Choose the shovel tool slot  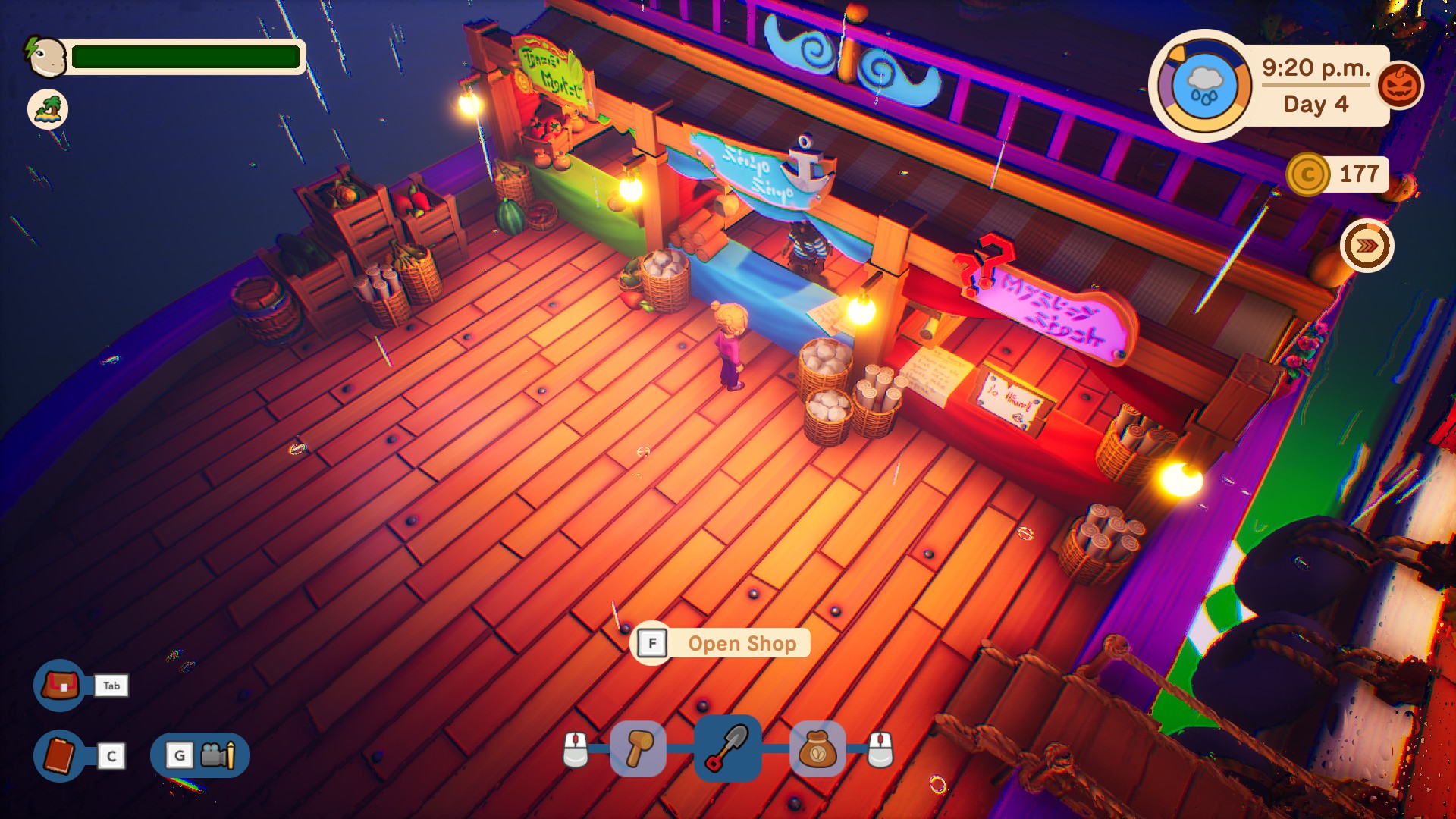tap(727, 748)
